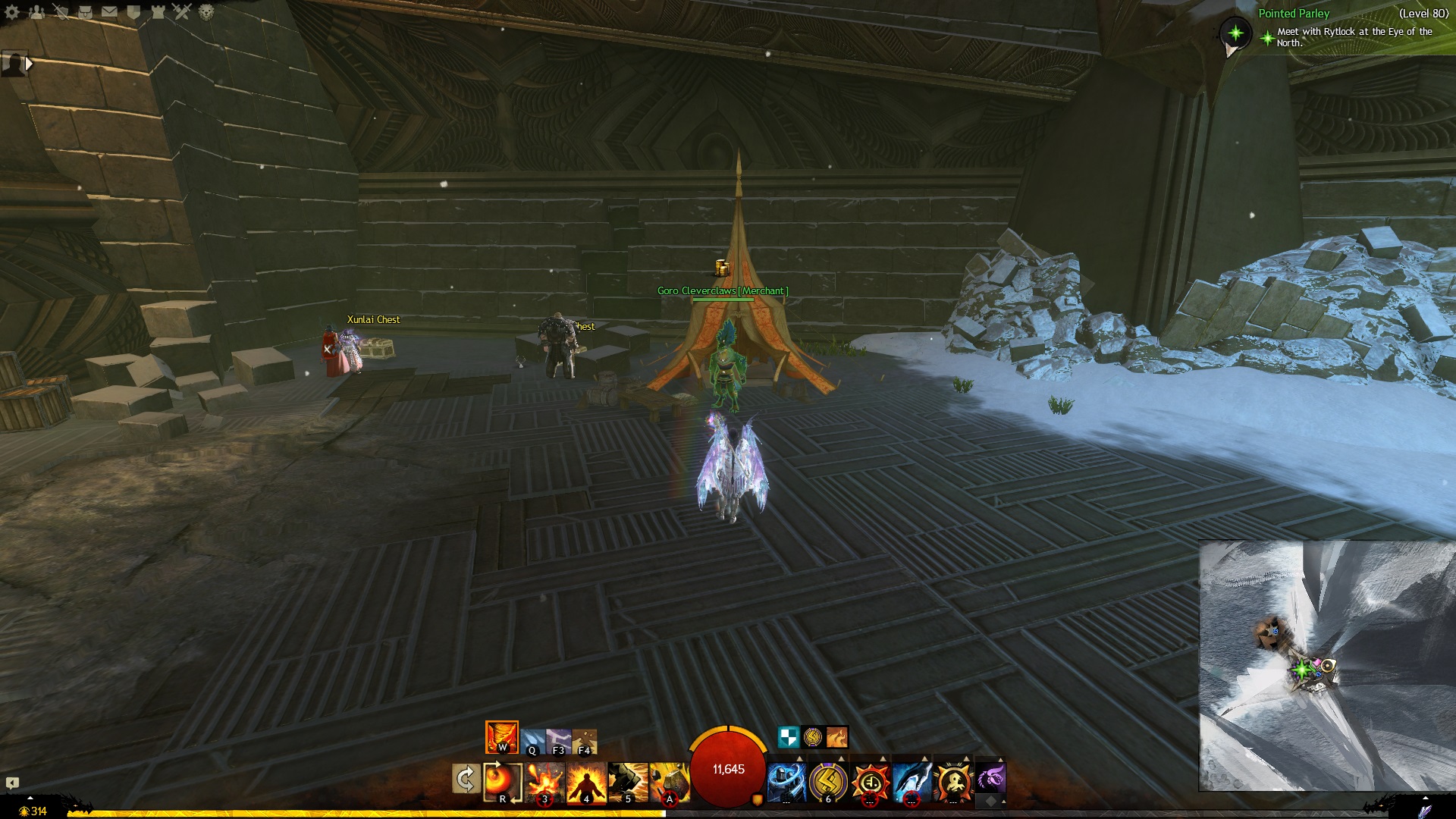This screenshot has height=819, width=1456.
Task: Switch to Air attunement
Action: pos(559,741)
